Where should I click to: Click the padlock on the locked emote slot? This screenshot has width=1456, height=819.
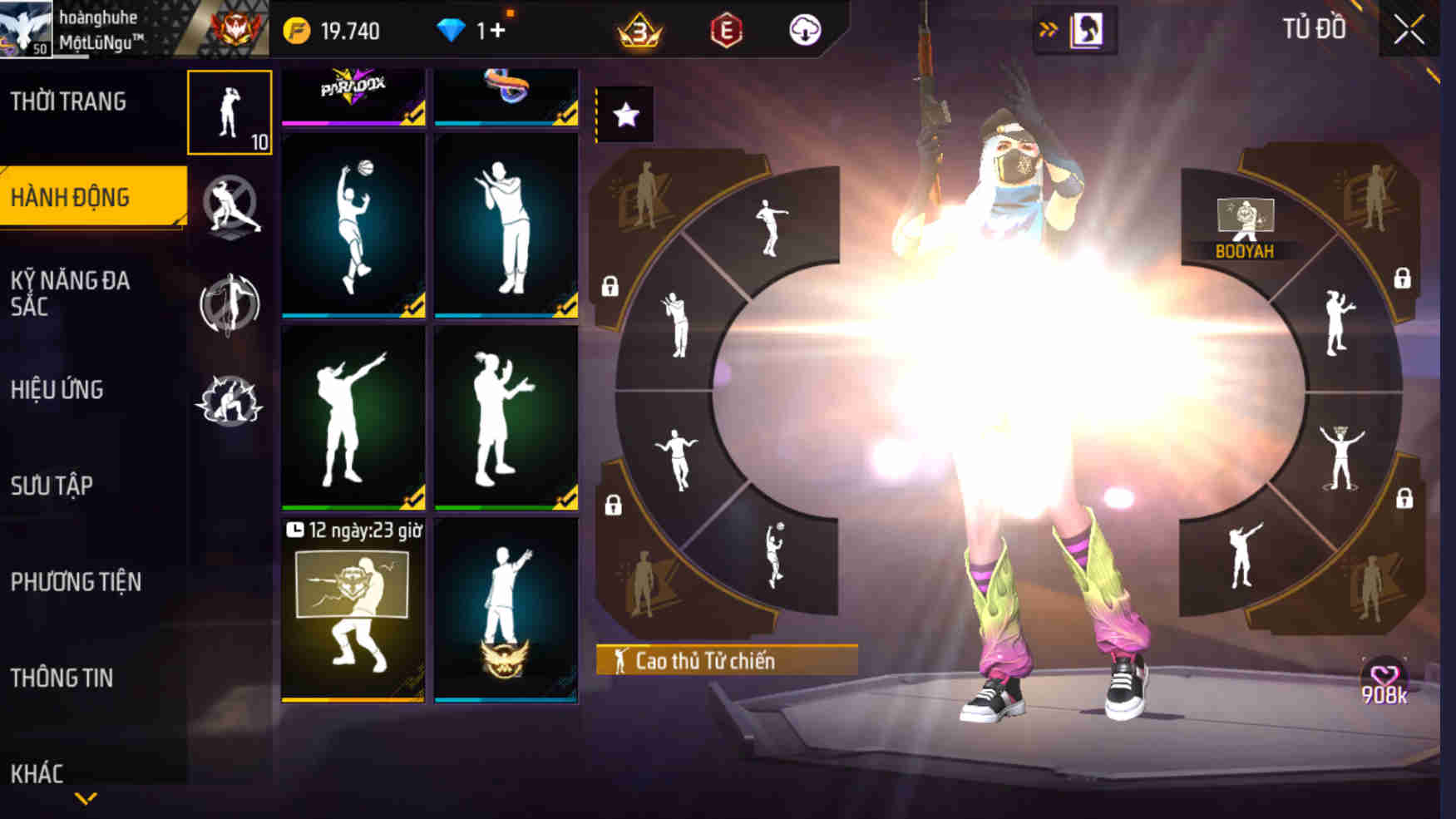pyautogui.click(x=610, y=287)
